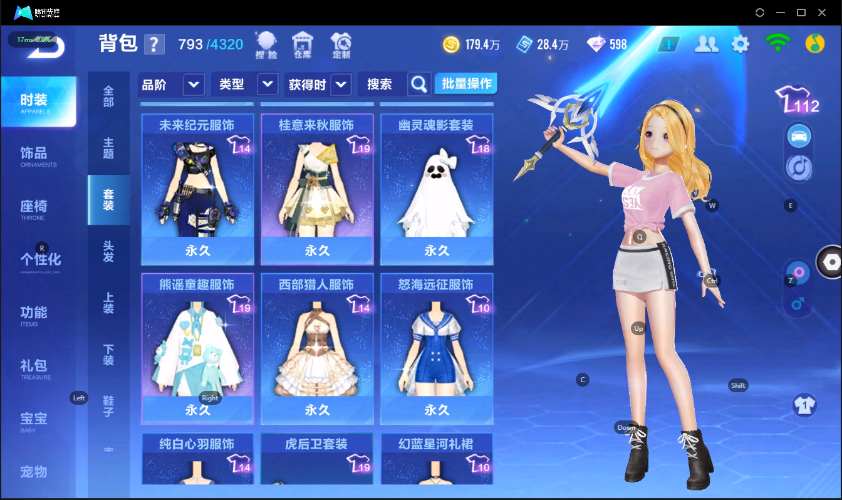This screenshot has width=842, height=500.
Task: Pick the 西部猎人服饰 outfit card
Action: point(316,349)
